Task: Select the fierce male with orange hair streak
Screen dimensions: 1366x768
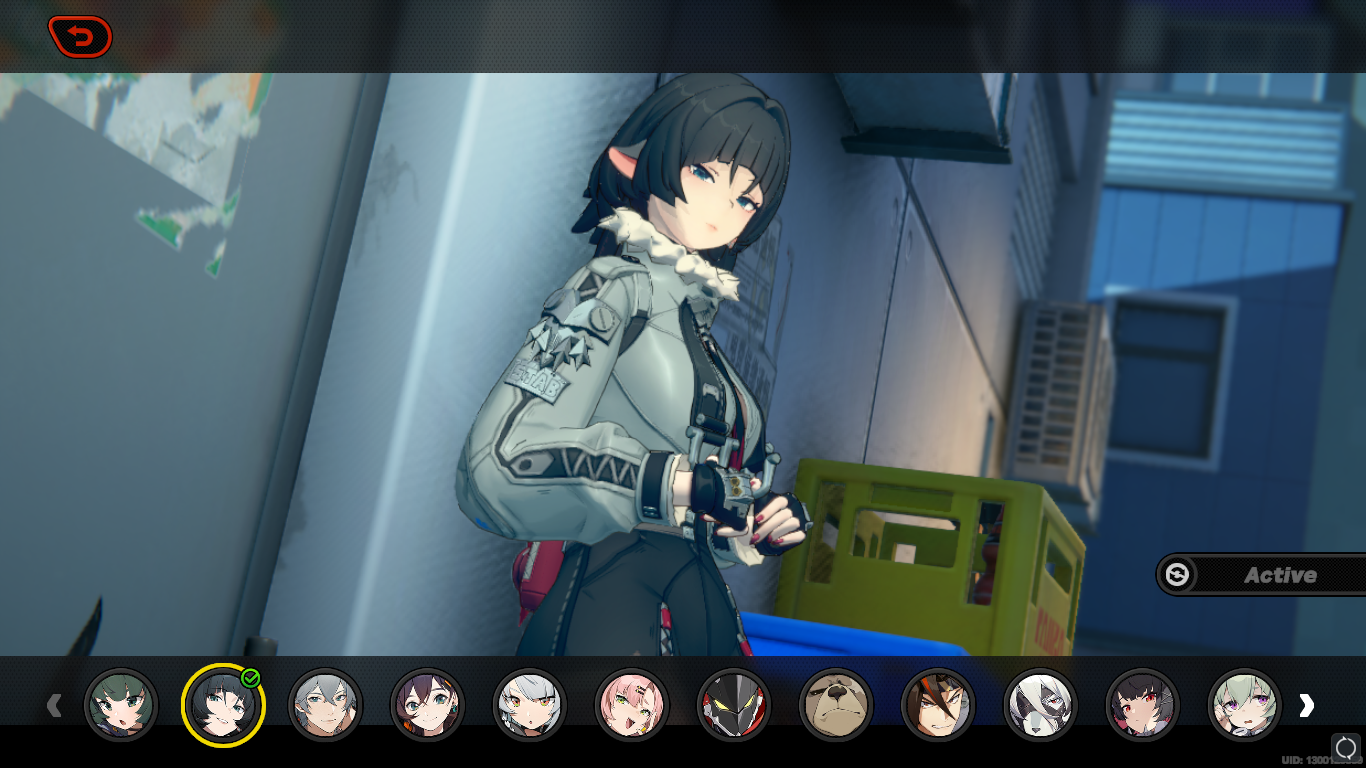Action: coord(940,706)
